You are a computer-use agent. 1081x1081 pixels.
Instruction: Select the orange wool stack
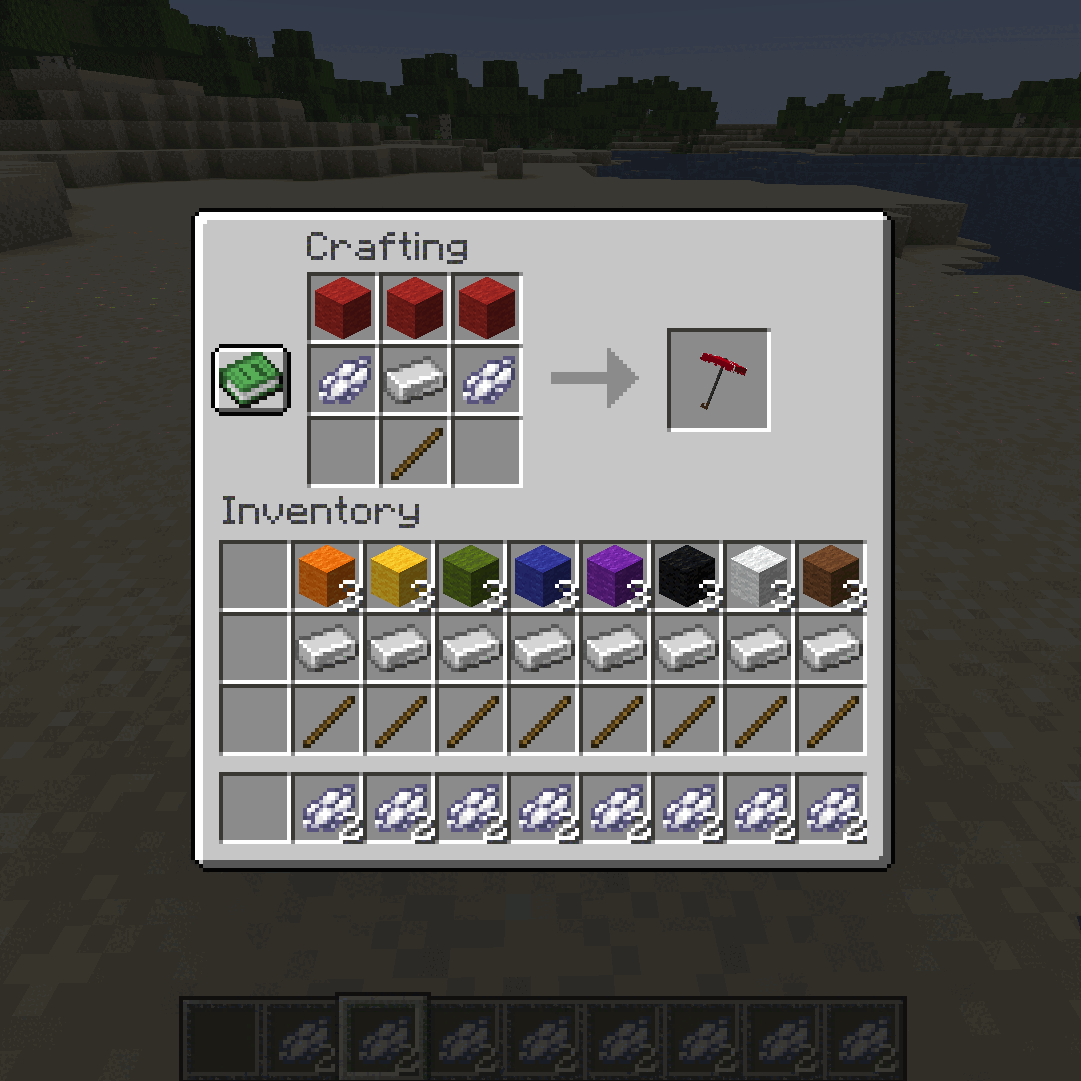pyautogui.click(x=327, y=576)
